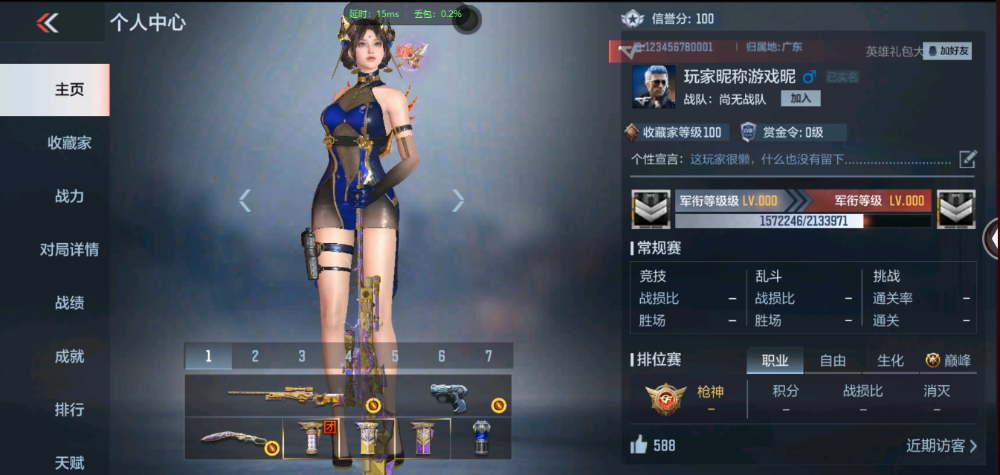
Task: Select loadout slot 6
Action: click(x=441, y=356)
